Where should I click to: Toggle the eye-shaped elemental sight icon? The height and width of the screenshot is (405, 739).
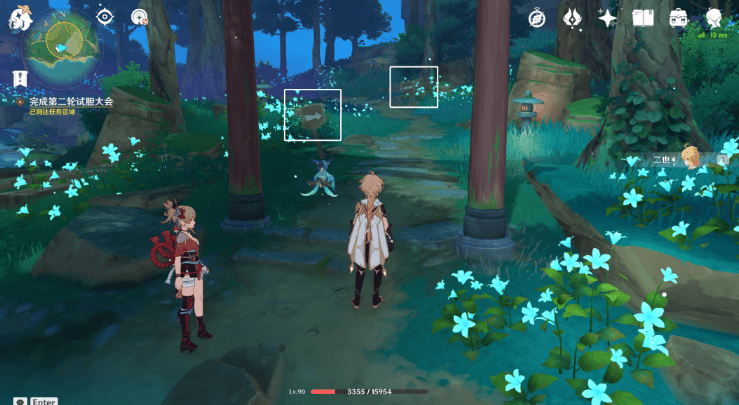coord(105,17)
